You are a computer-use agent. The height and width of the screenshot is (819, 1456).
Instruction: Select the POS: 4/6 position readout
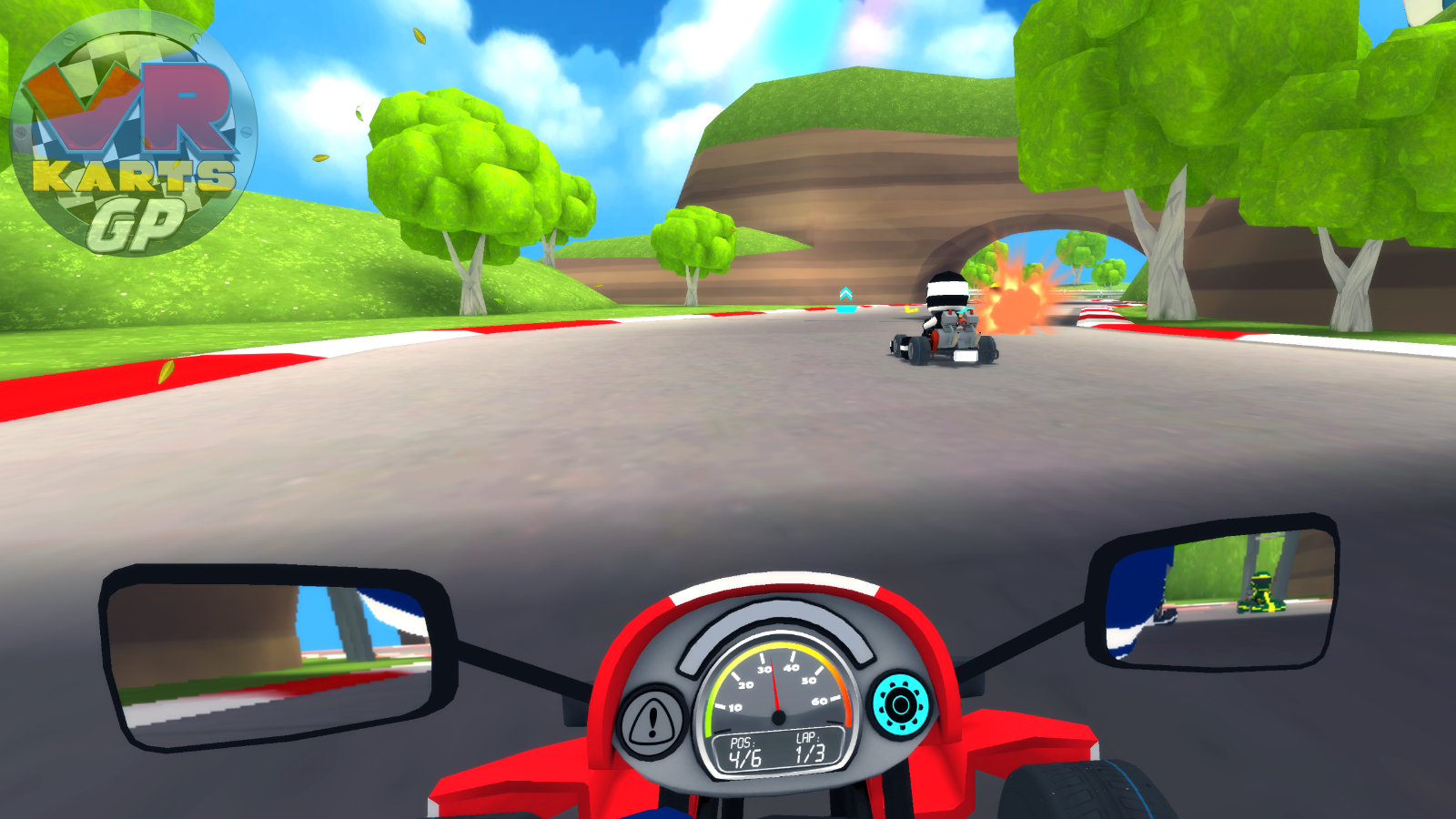743,749
